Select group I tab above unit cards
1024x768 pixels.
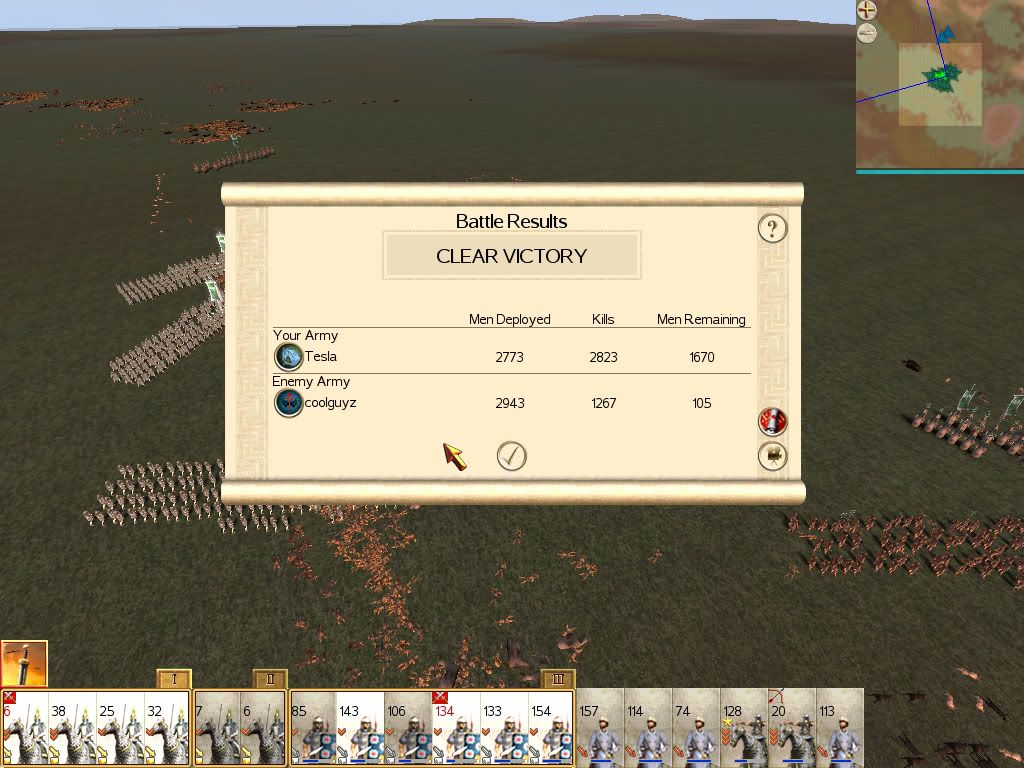click(x=174, y=679)
